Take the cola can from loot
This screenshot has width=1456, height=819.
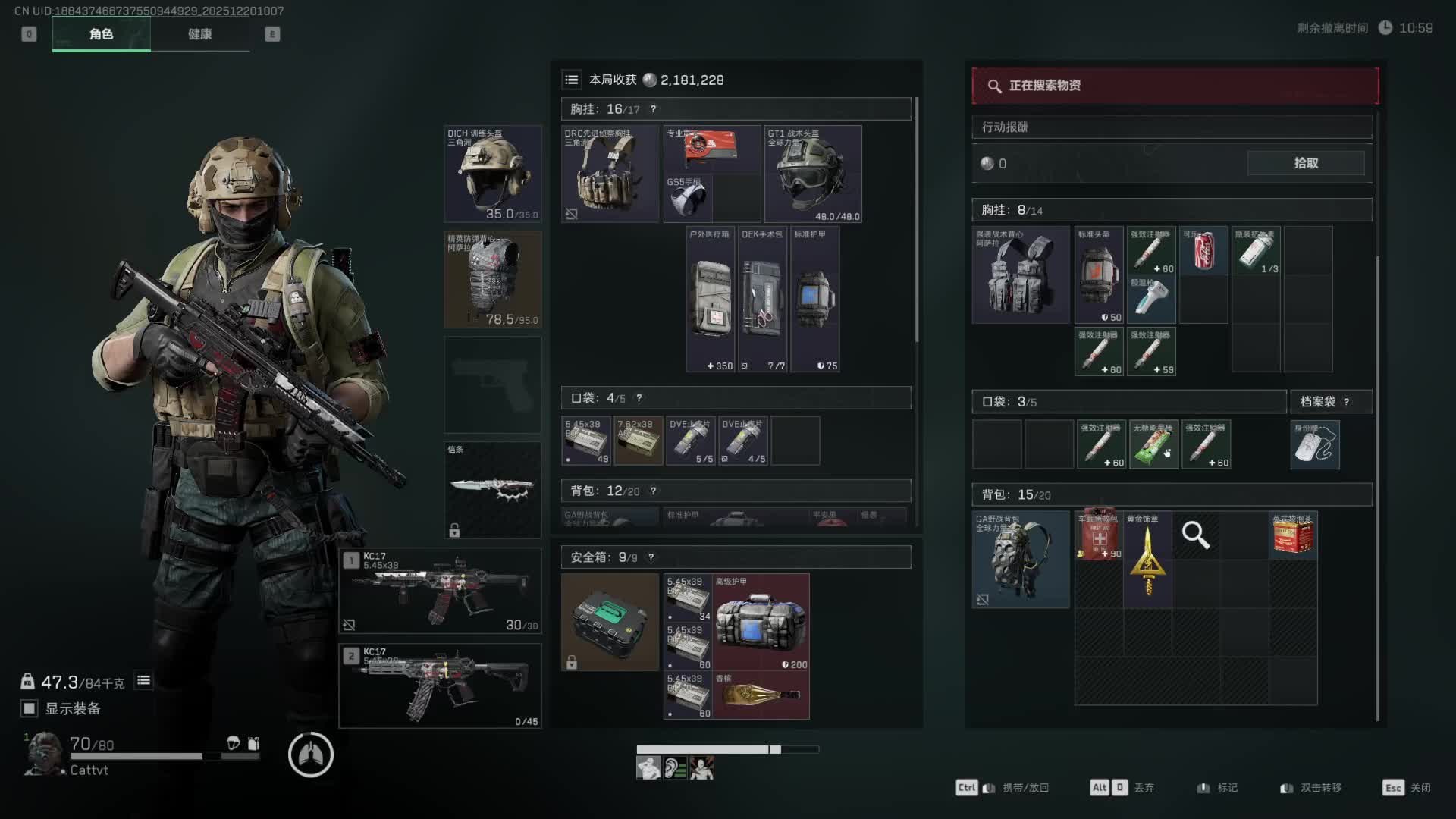click(1203, 250)
